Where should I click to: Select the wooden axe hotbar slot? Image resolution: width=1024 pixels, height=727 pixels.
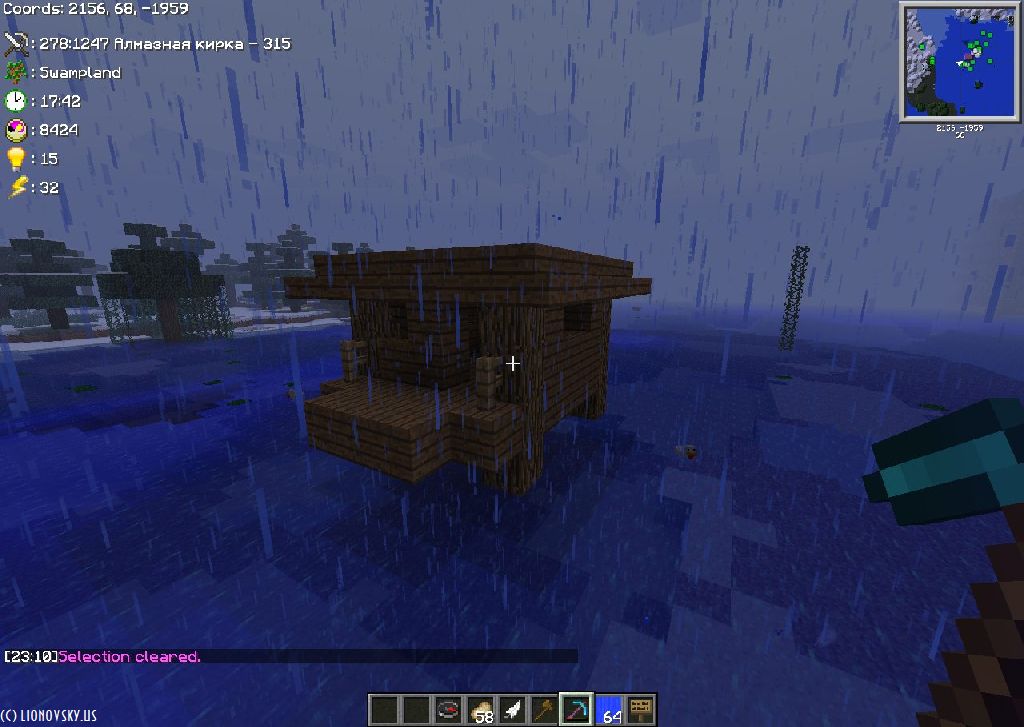544,710
